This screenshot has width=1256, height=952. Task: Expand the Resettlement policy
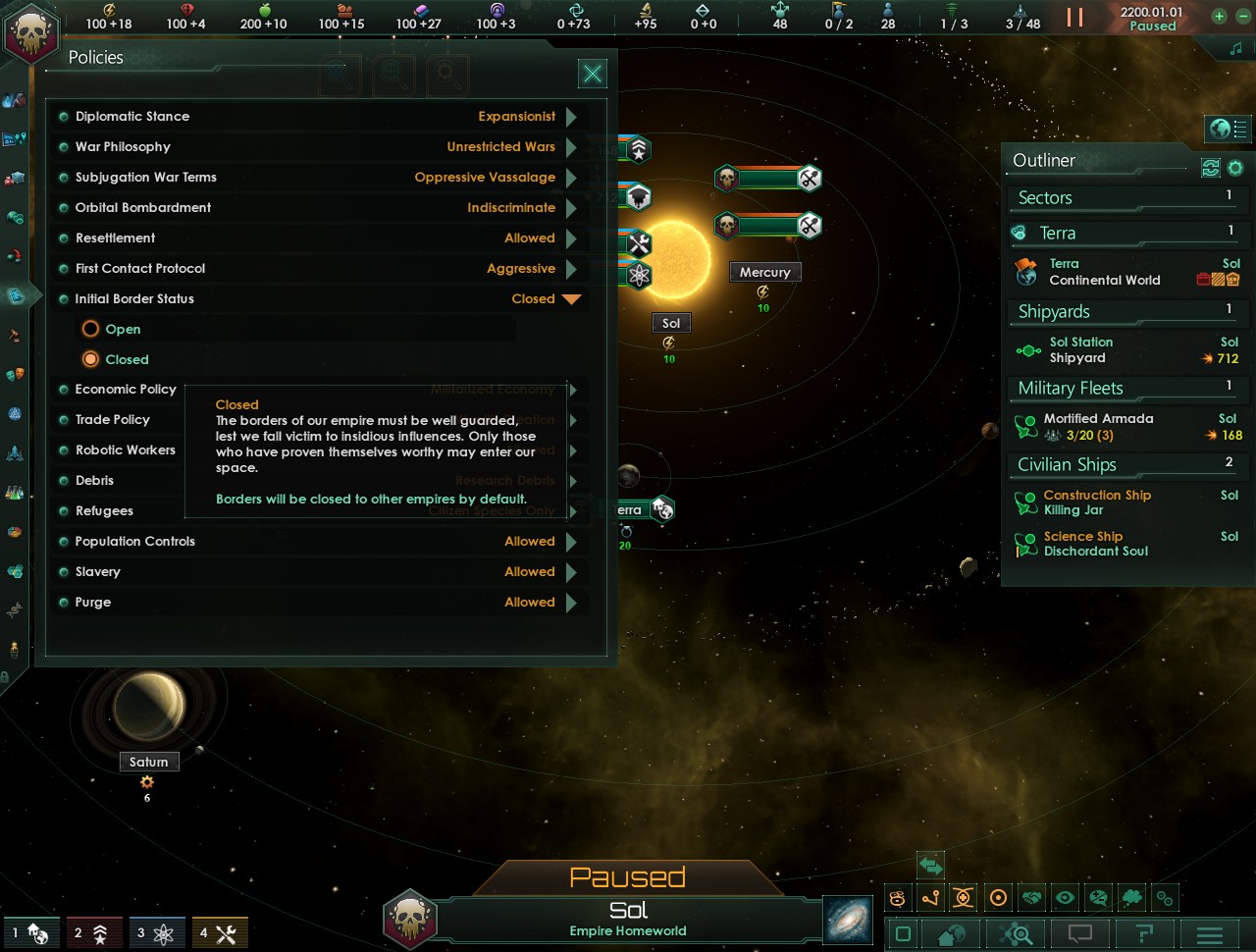tap(571, 238)
